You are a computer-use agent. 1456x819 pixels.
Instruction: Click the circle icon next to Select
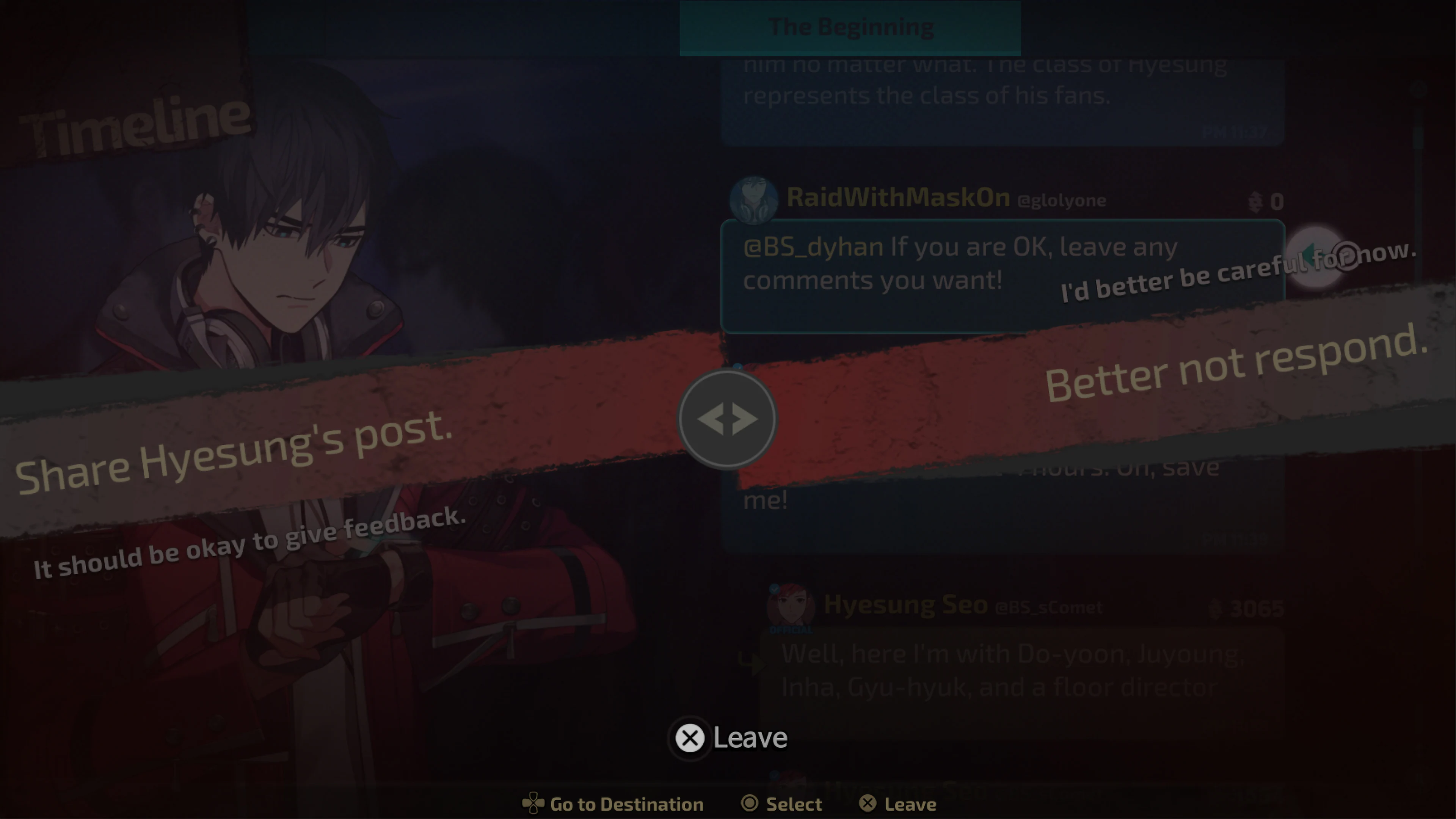[x=750, y=802]
